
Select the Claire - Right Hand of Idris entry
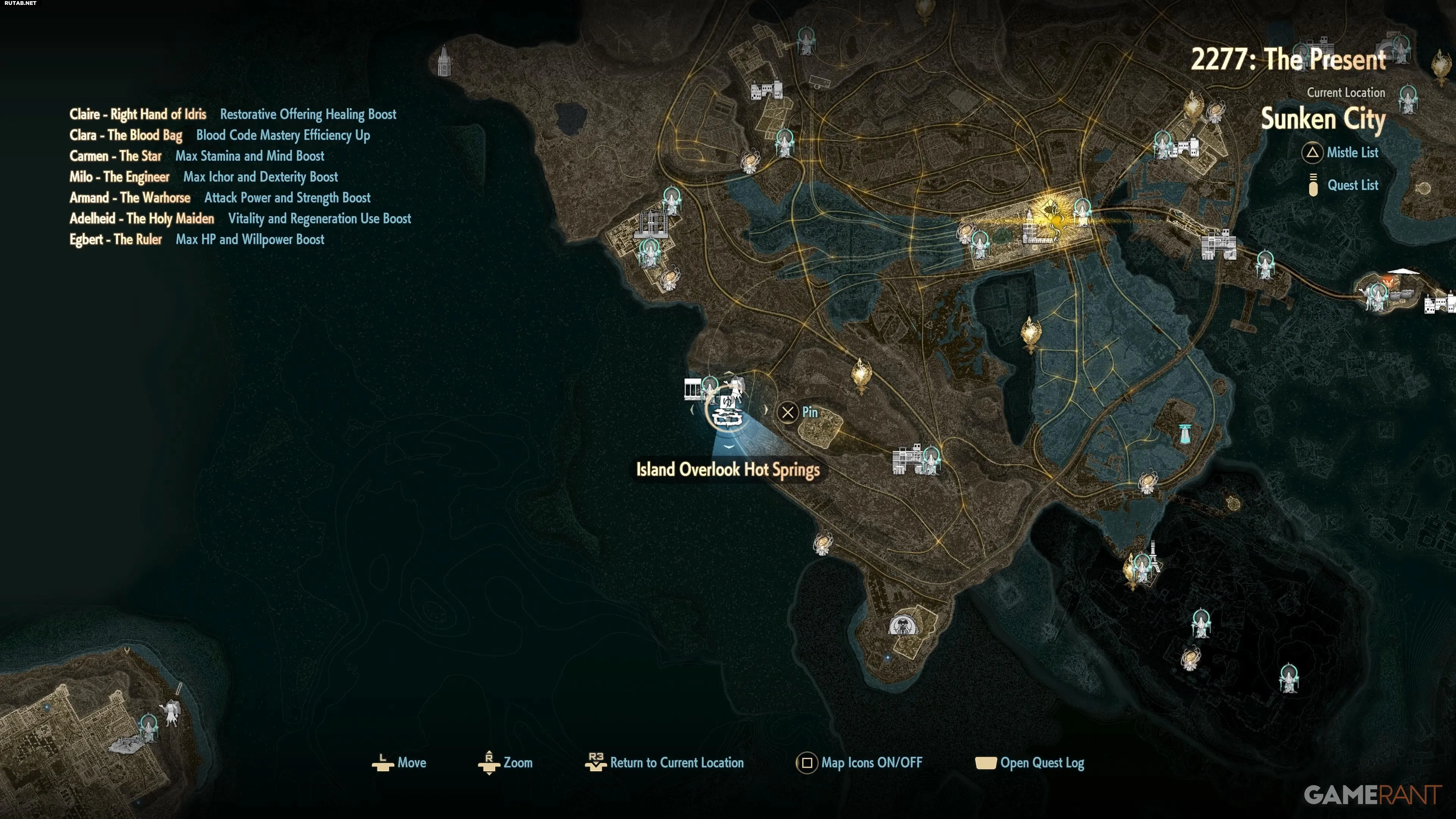[x=138, y=115]
